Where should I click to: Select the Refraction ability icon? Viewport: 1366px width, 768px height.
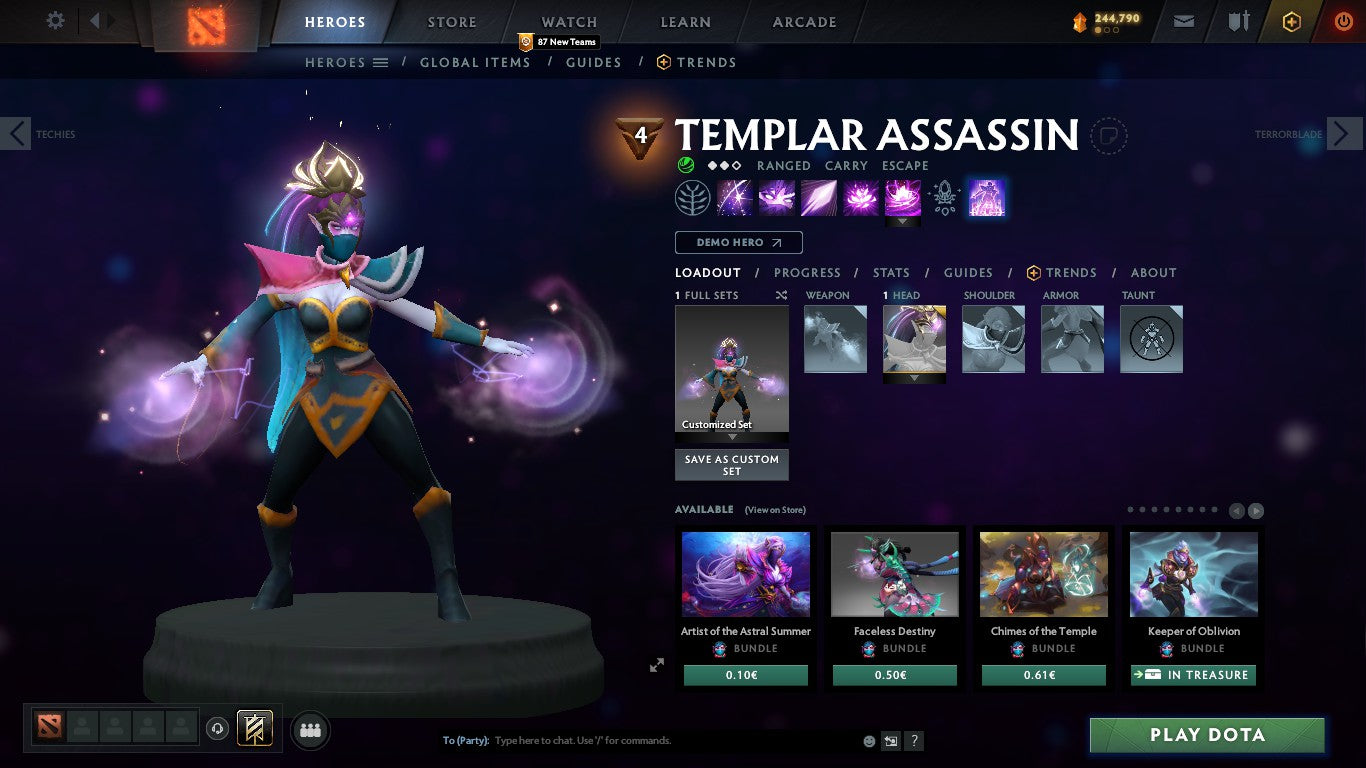coord(735,198)
